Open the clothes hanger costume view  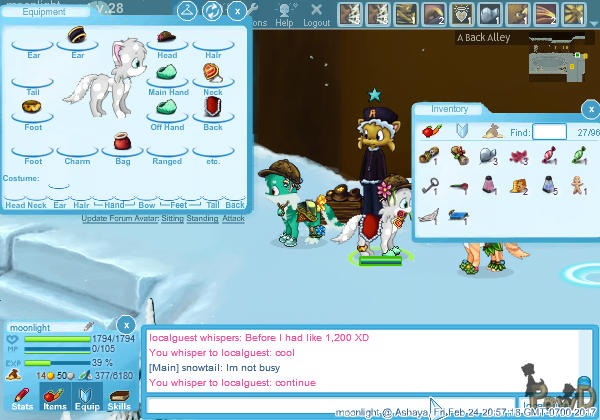pyautogui.click(x=186, y=11)
